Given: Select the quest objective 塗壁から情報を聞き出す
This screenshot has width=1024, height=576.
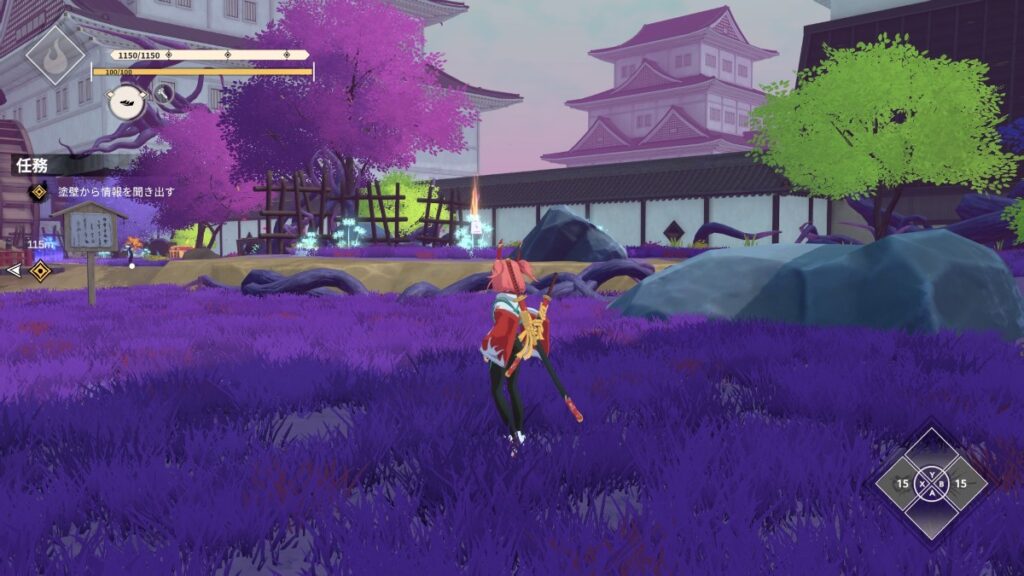Looking at the screenshot, I should tap(115, 192).
